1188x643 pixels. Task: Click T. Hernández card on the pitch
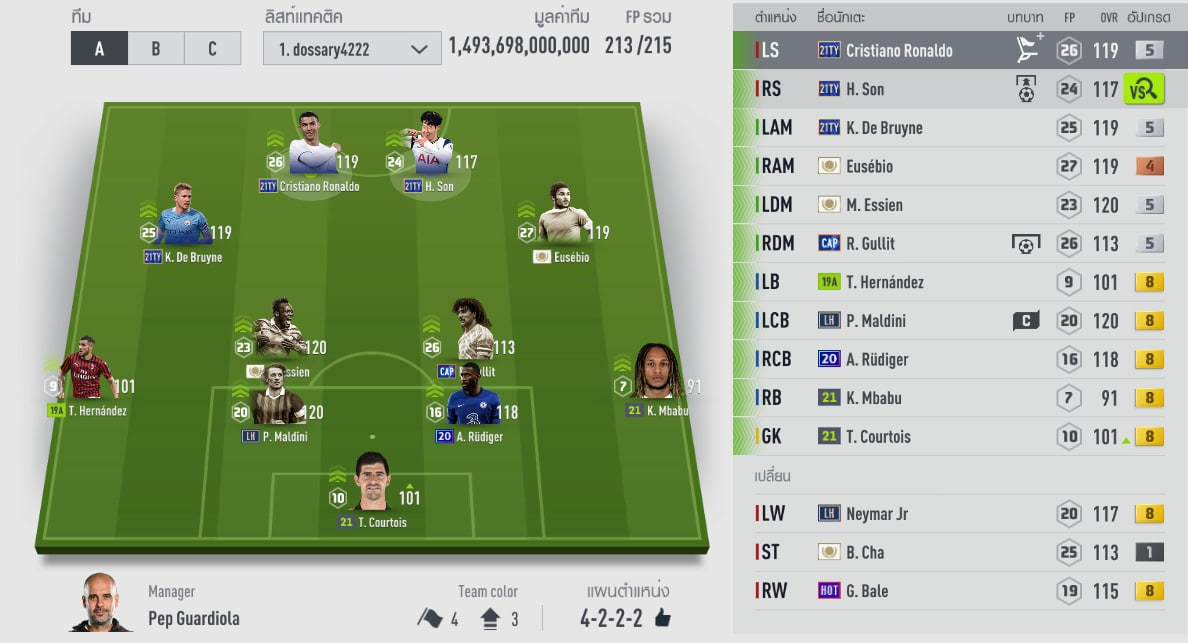[x=86, y=378]
